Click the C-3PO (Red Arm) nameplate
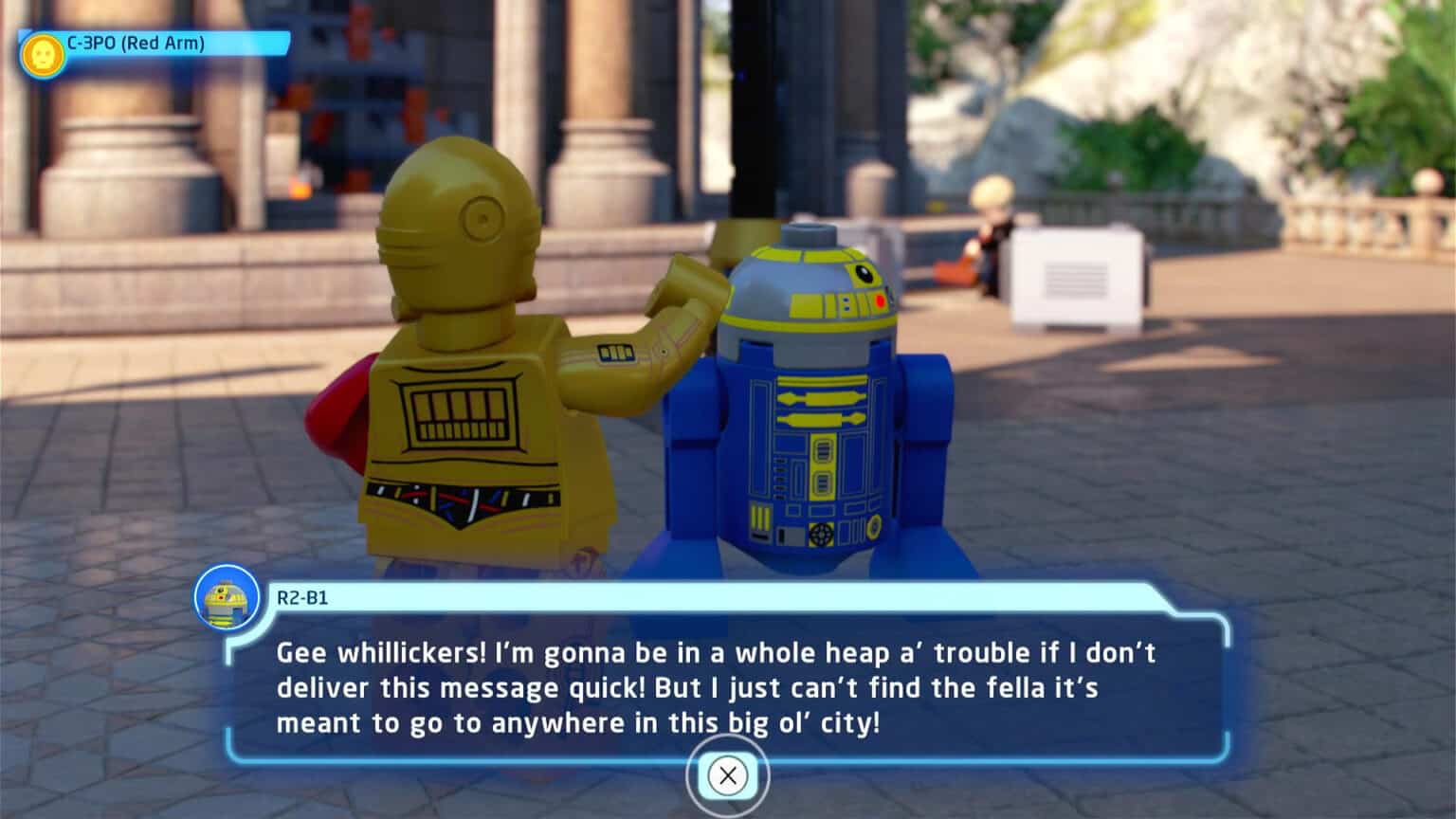This screenshot has width=1456, height=819. (x=137, y=42)
